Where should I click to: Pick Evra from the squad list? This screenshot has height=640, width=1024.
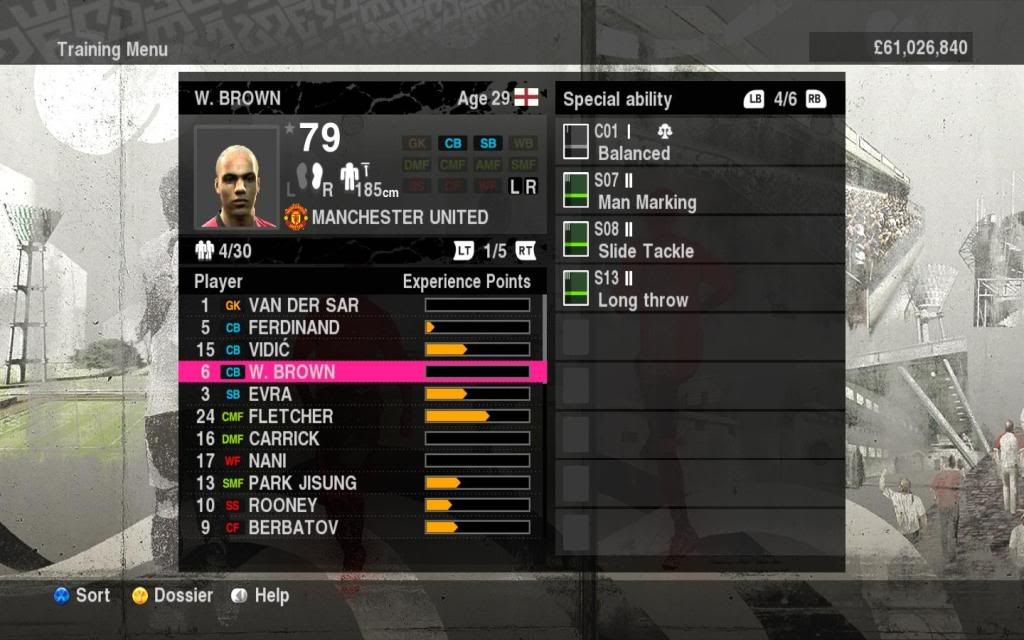click(360, 394)
